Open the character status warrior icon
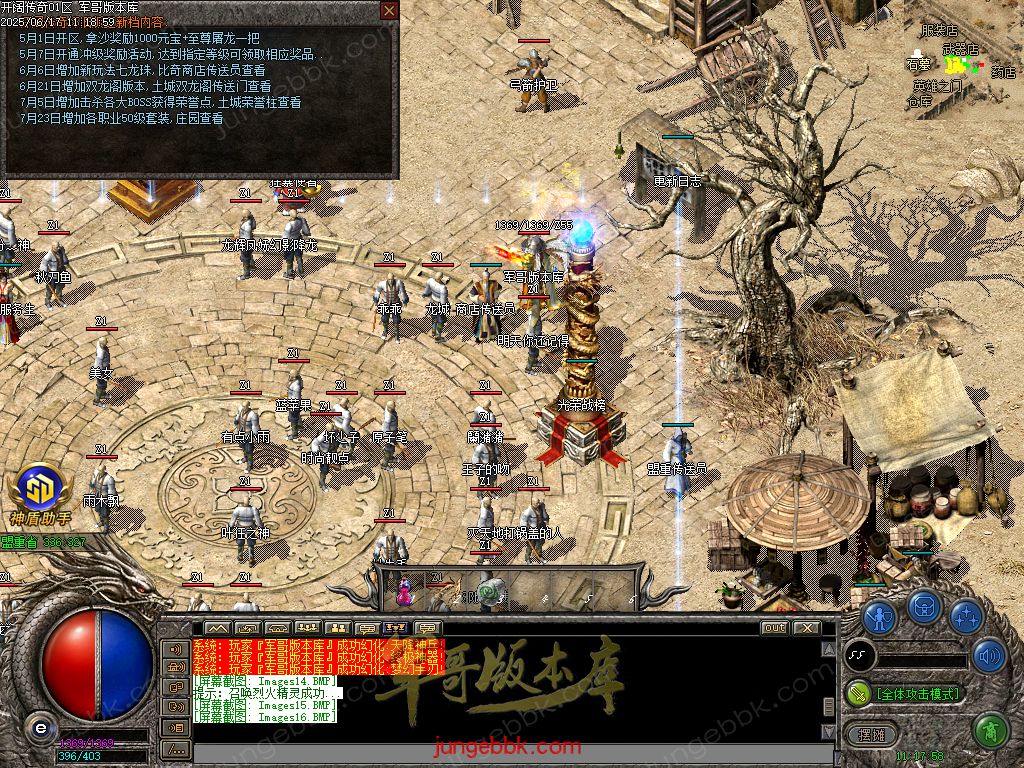This screenshot has width=1024, height=768. coord(880,617)
